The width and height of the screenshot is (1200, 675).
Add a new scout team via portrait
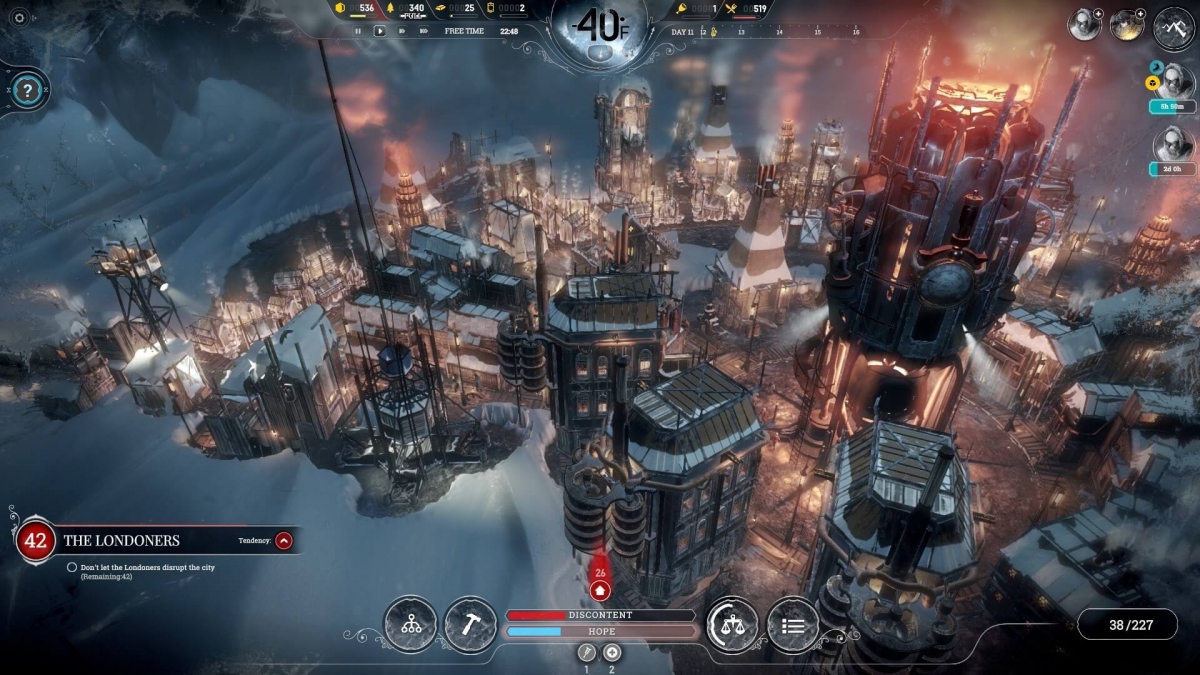click(1084, 24)
